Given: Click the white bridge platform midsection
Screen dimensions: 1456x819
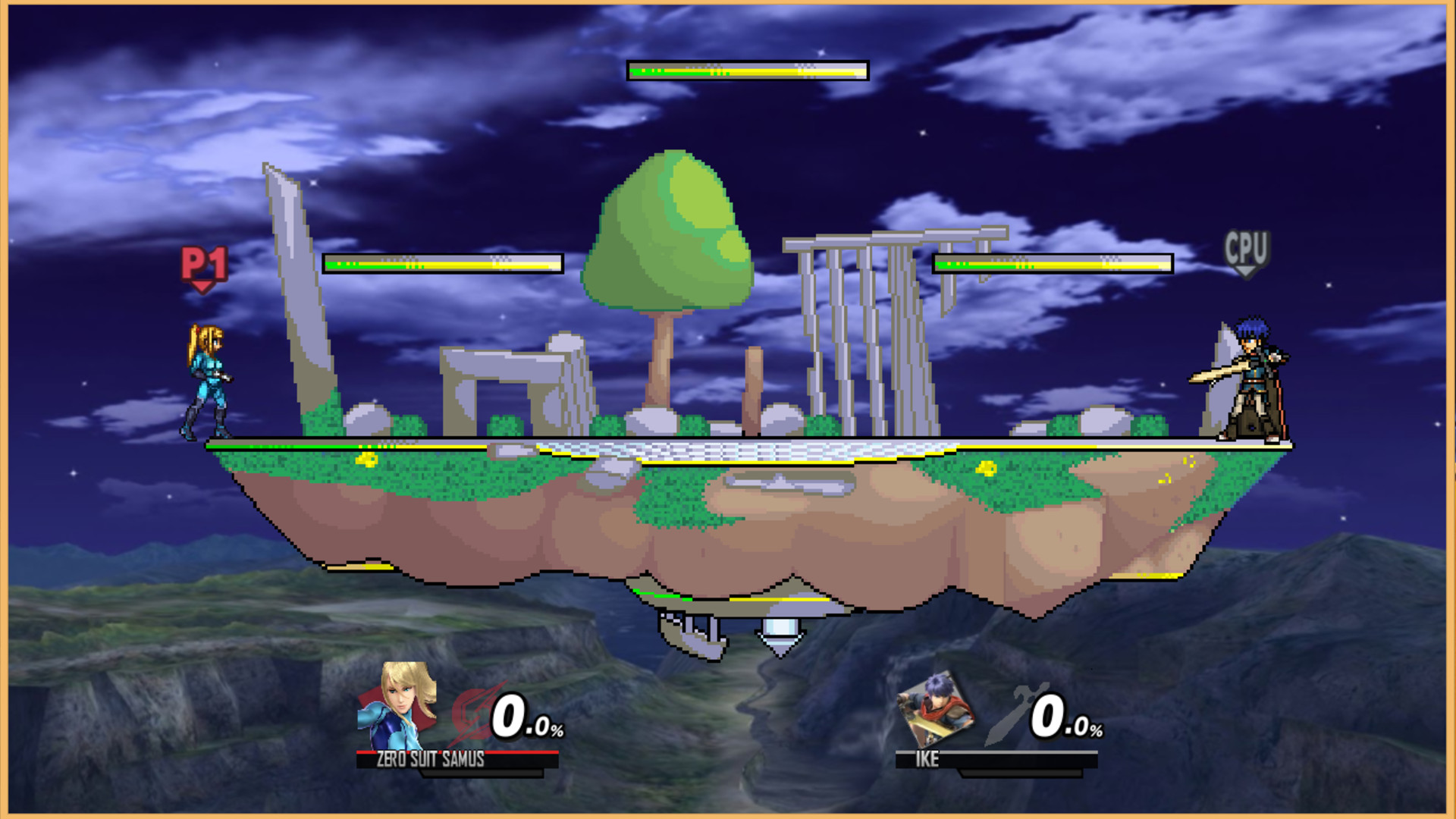Looking at the screenshot, I should tap(758, 447).
